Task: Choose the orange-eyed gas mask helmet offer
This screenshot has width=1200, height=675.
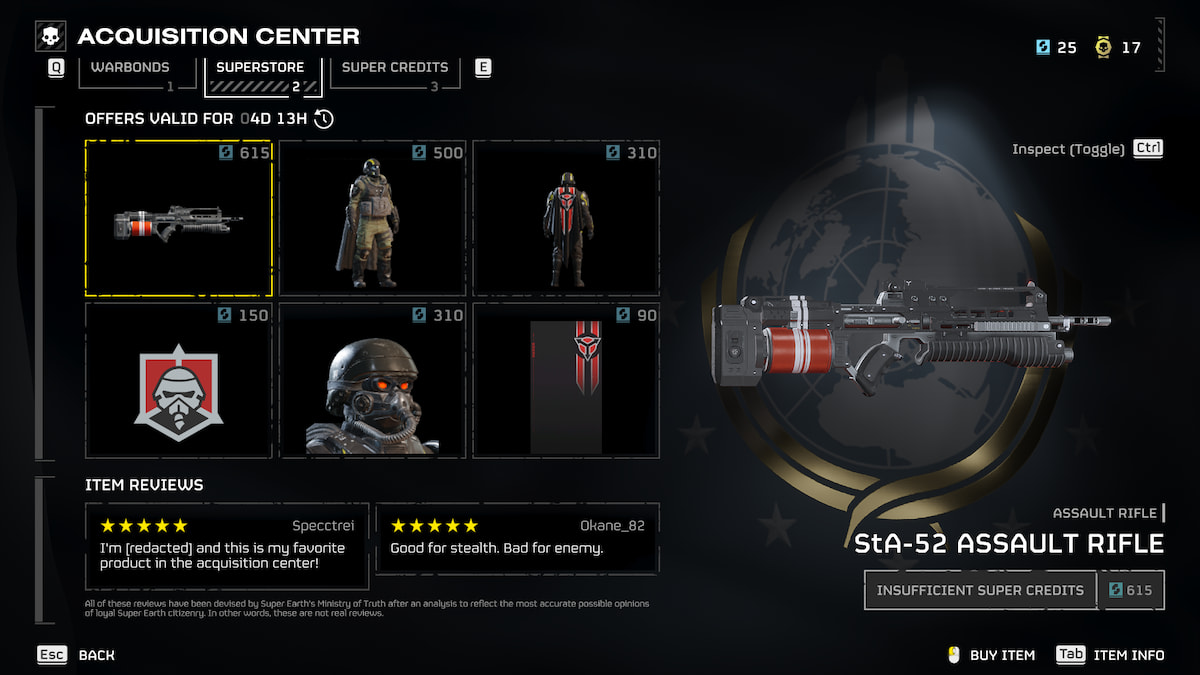Action: click(372, 381)
